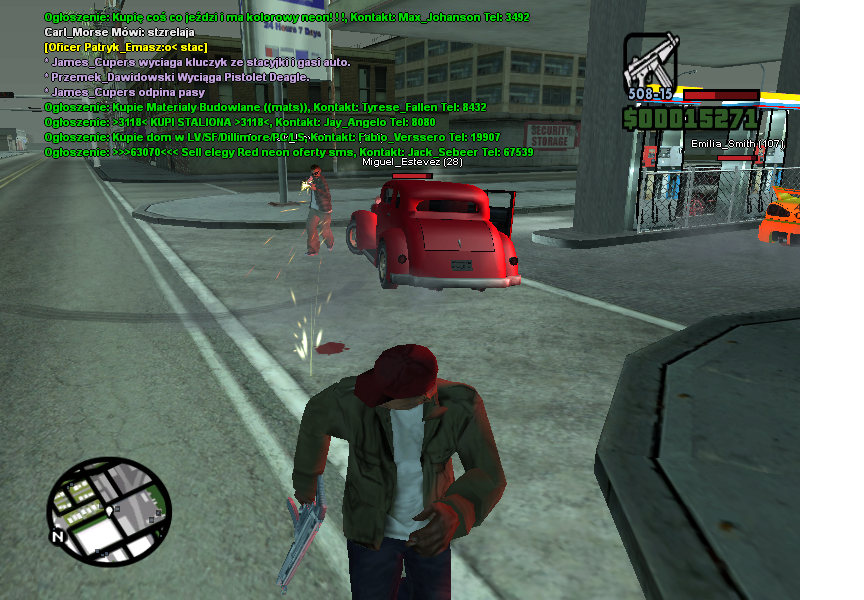This screenshot has width=864, height=600.
Task: Select the Fabio_Verssero house advertisement line
Action: tap(272, 136)
